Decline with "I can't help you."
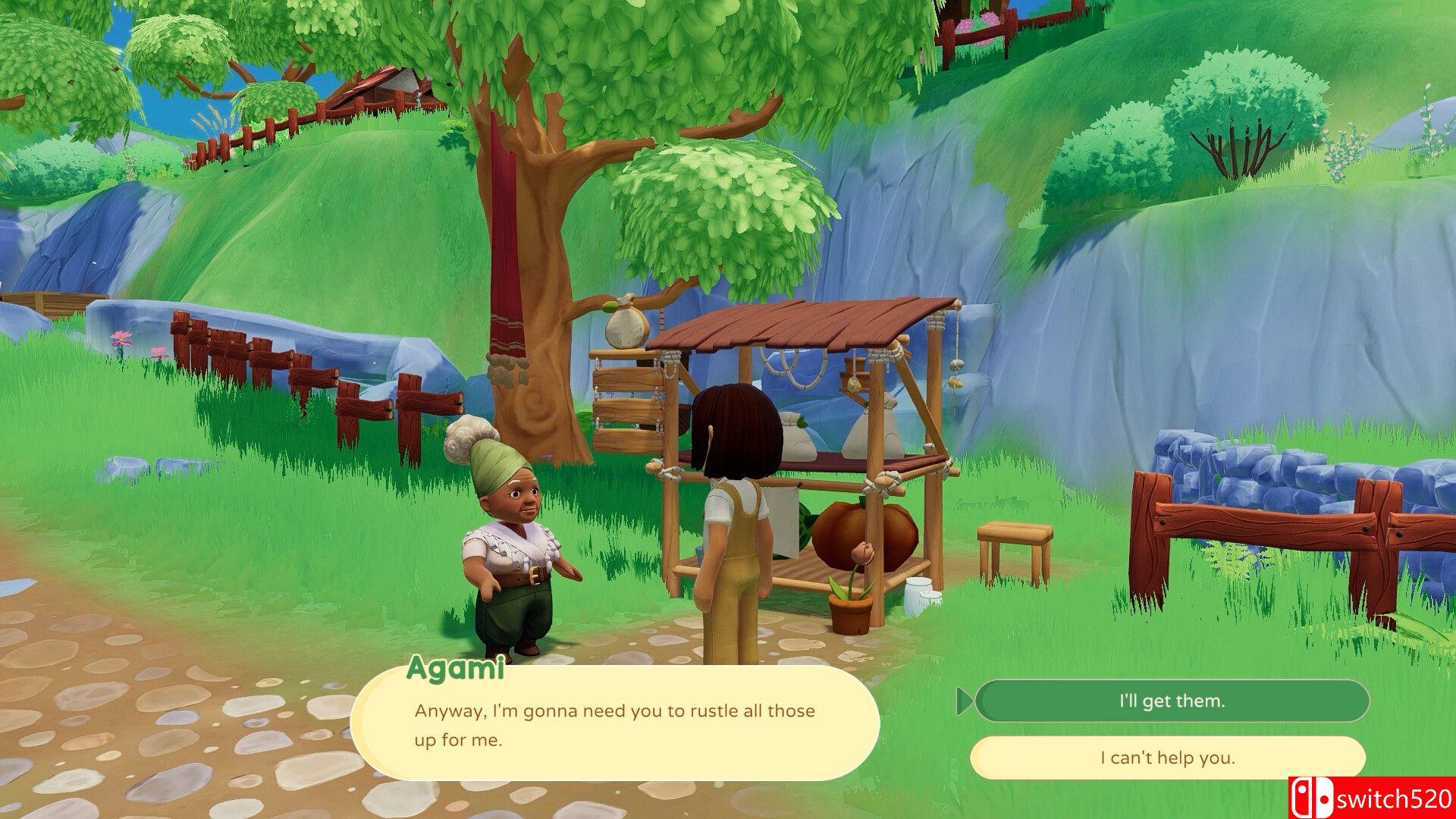Viewport: 1456px width, 819px height. click(x=1167, y=758)
